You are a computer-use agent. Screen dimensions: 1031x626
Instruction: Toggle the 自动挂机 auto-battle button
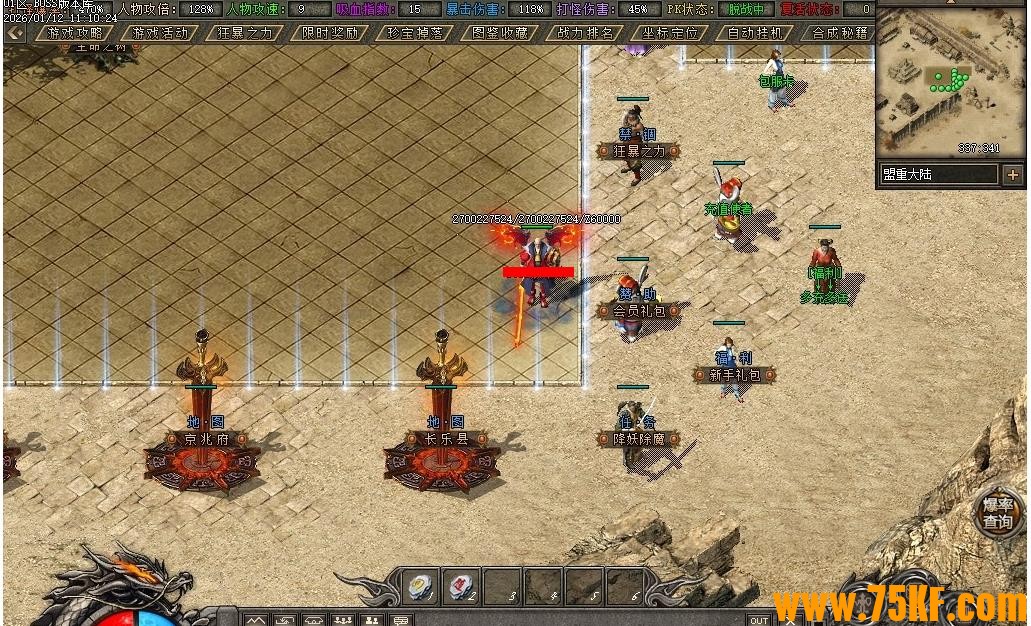tap(755, 33)
